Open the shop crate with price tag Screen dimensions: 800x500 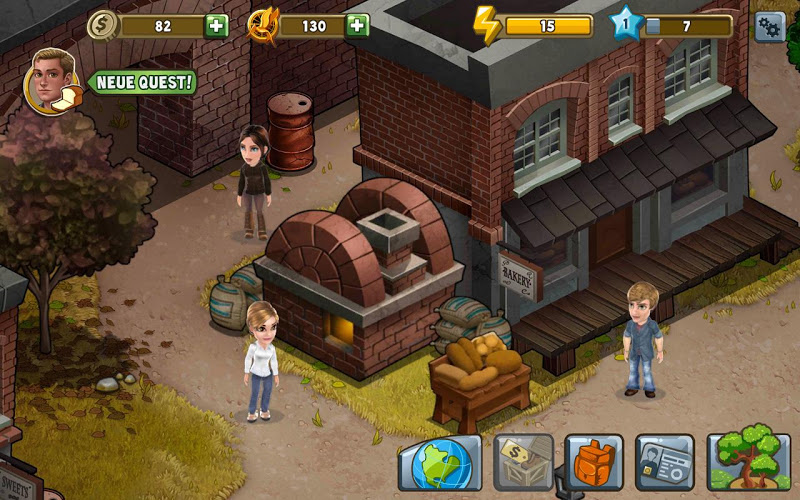click(x=523, y=462)
